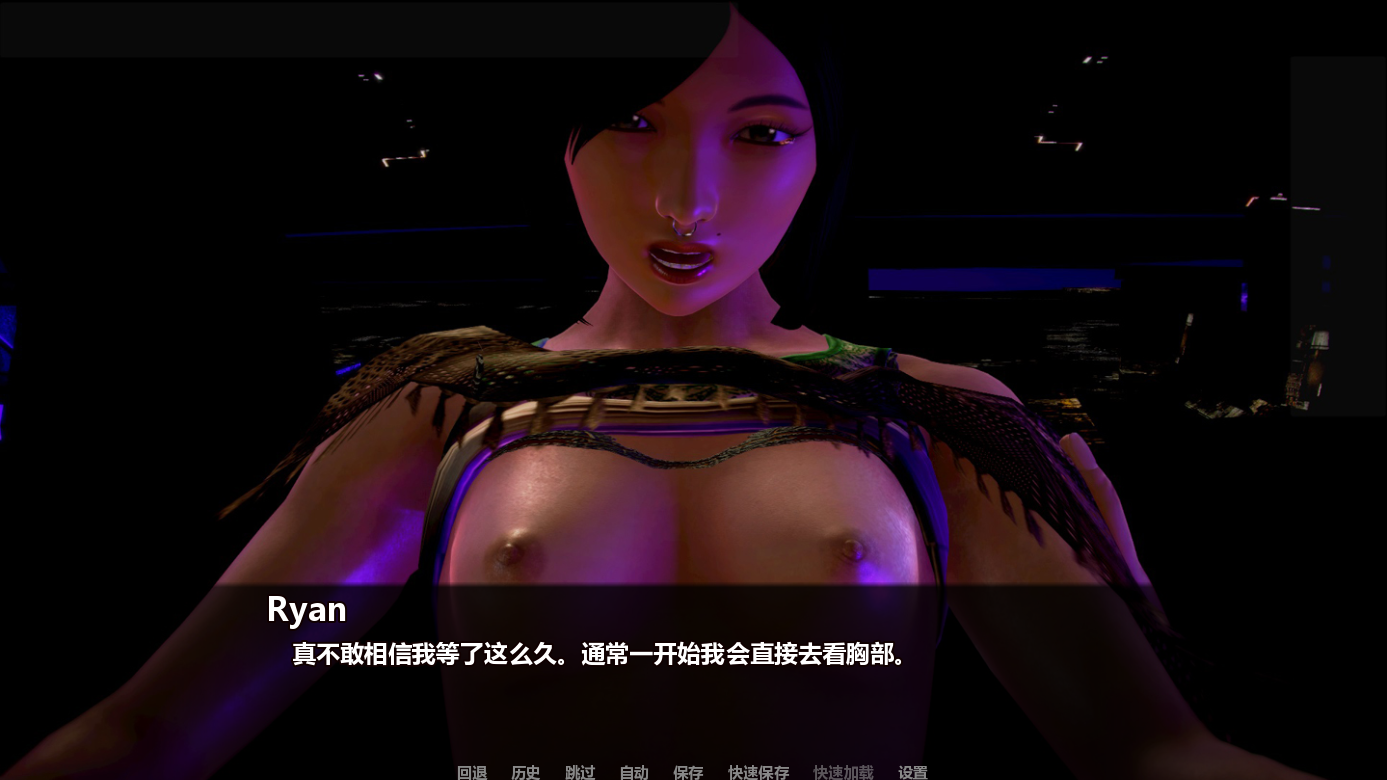Select 历史 to review past conversation

pyautogui.click(x=525, y=772)
